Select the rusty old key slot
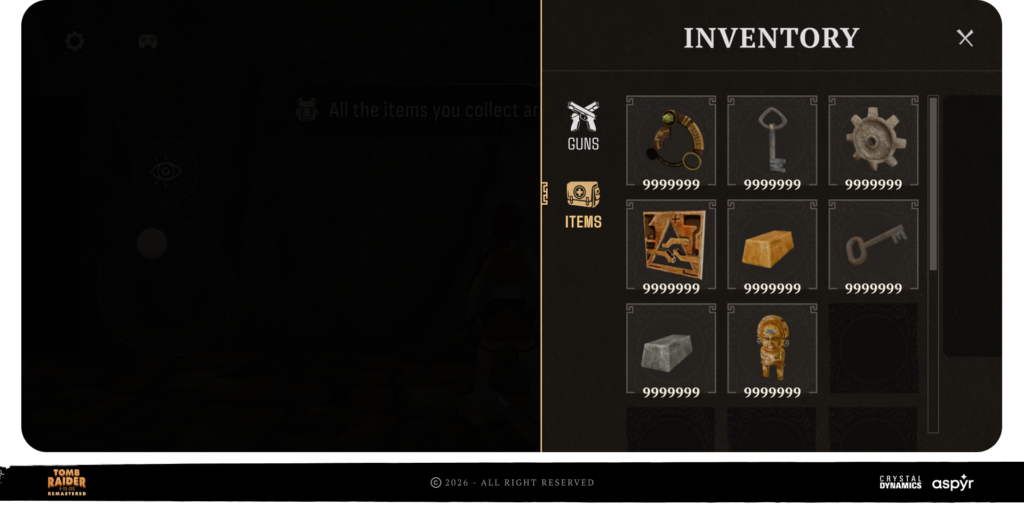The width and height of the screenshot is (1024, 506). pos(873,246)
